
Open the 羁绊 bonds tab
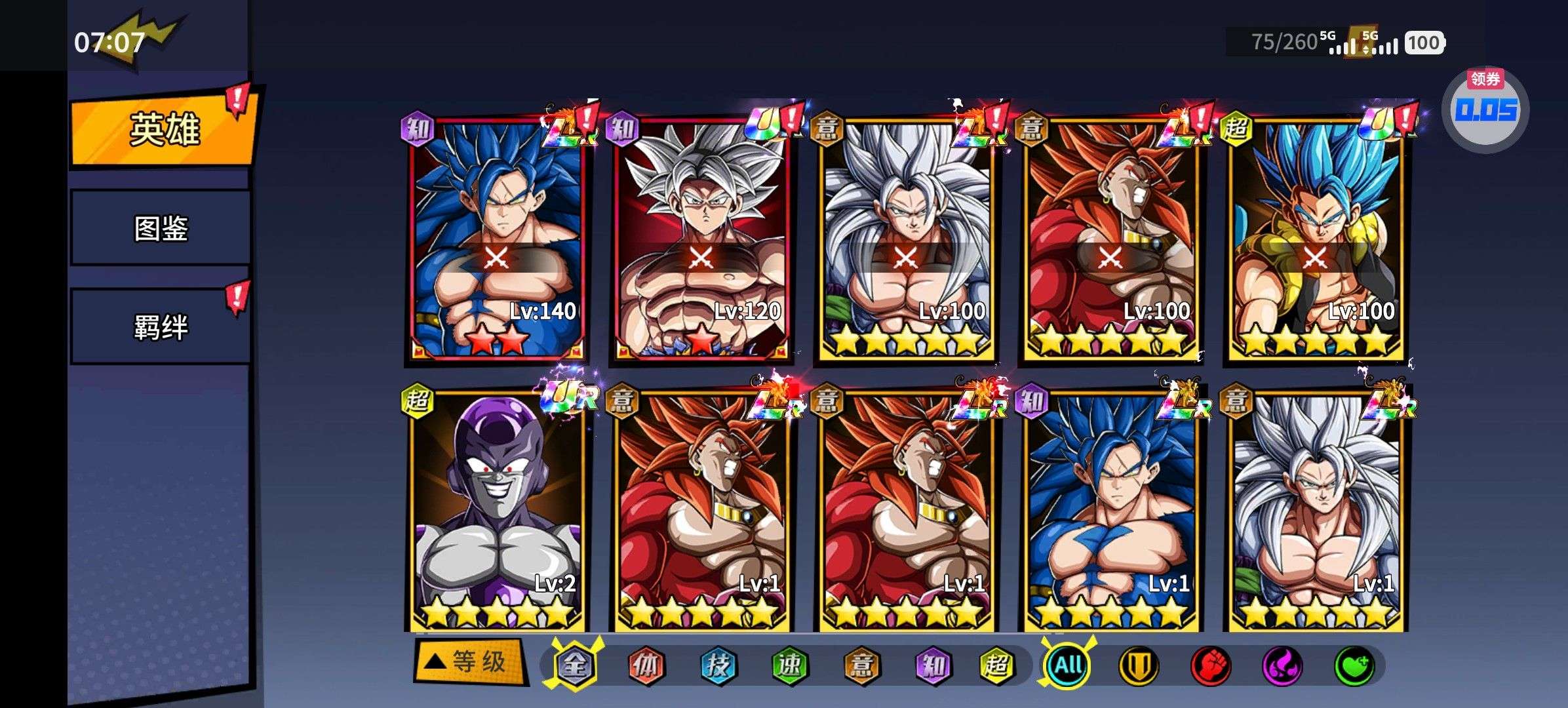point(161,326)
